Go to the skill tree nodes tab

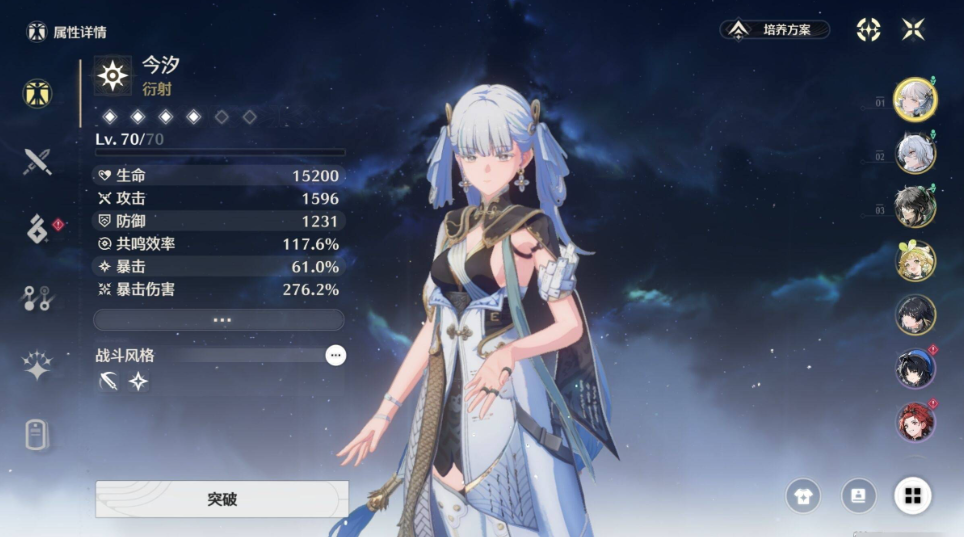click(38, 298)
